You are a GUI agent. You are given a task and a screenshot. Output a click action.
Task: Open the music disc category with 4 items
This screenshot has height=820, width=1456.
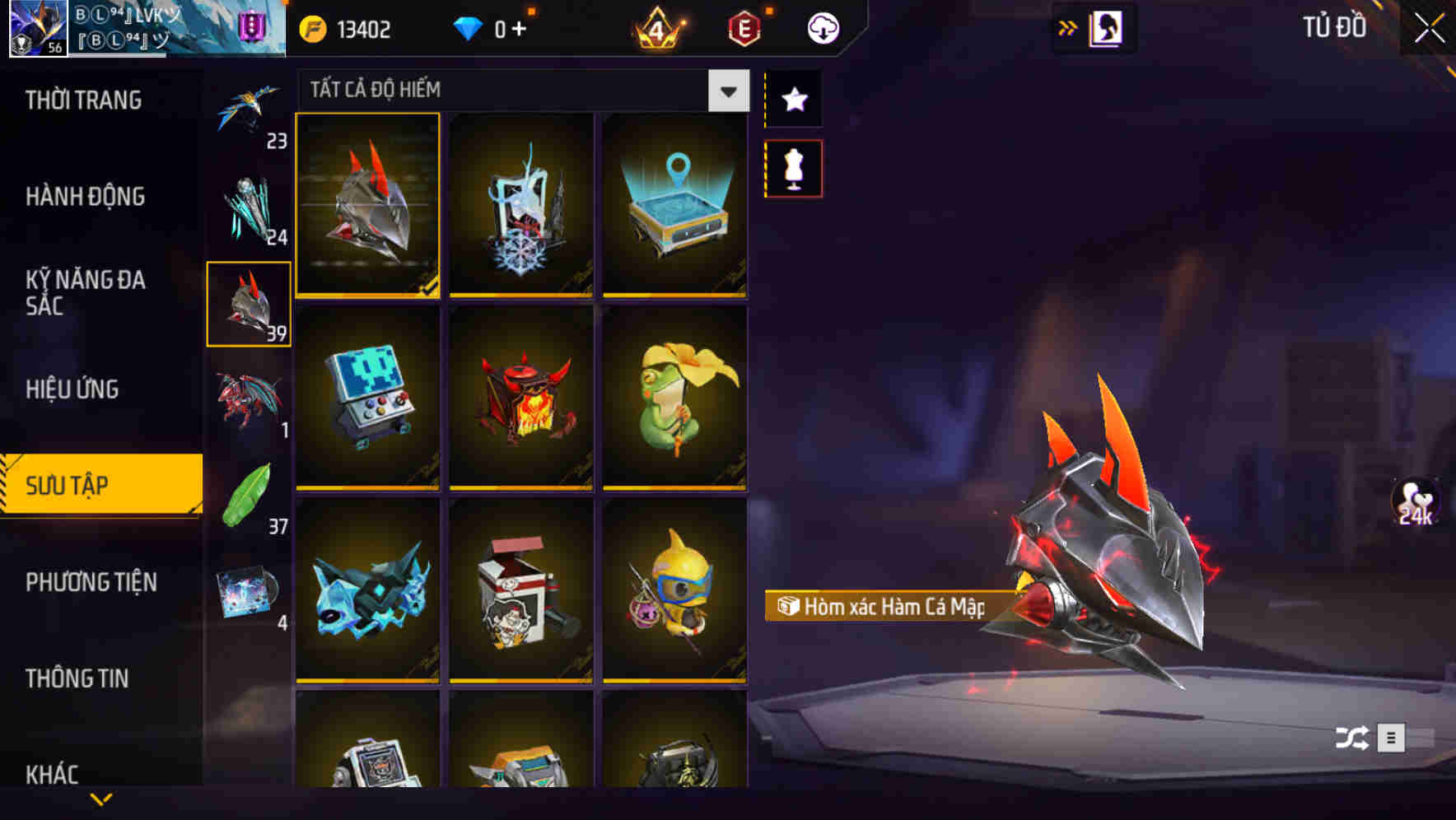pos(248,589)
